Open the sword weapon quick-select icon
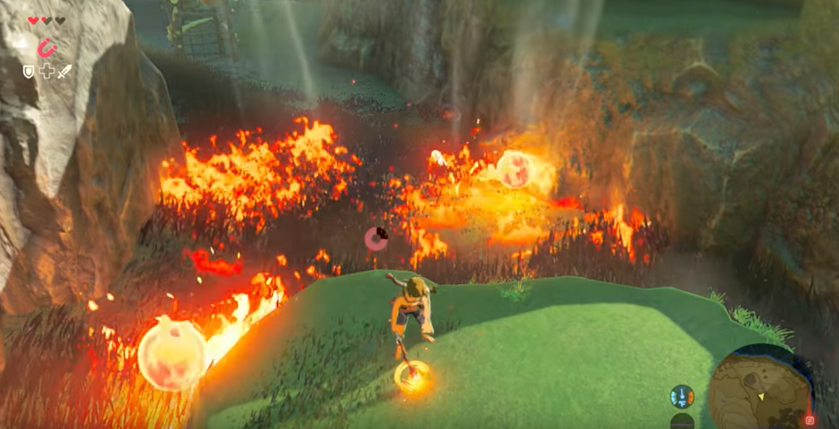Screen dimensions: 839x429 click(x=65, y=72)
